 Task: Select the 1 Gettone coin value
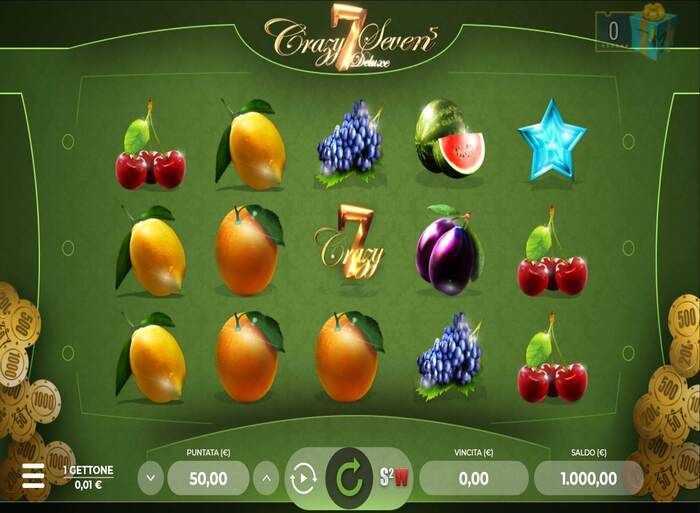(88, 477)
